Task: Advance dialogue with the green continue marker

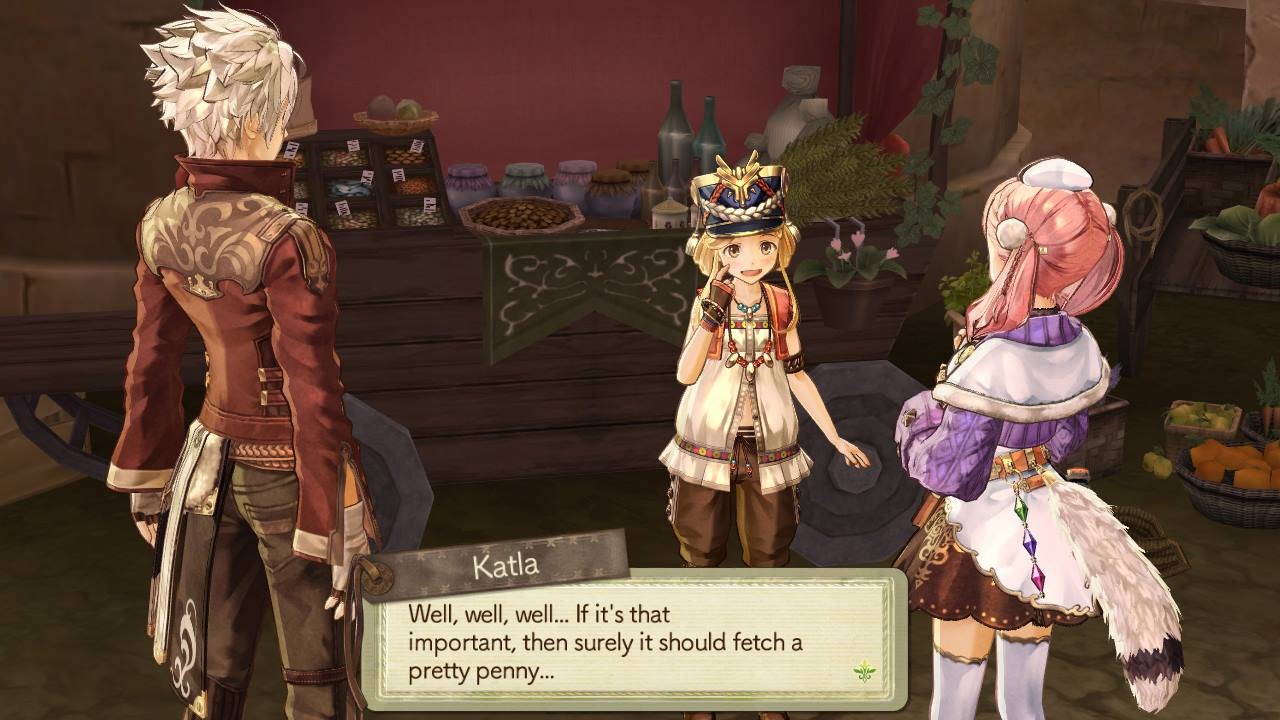Action: click(x=863, y=671)
